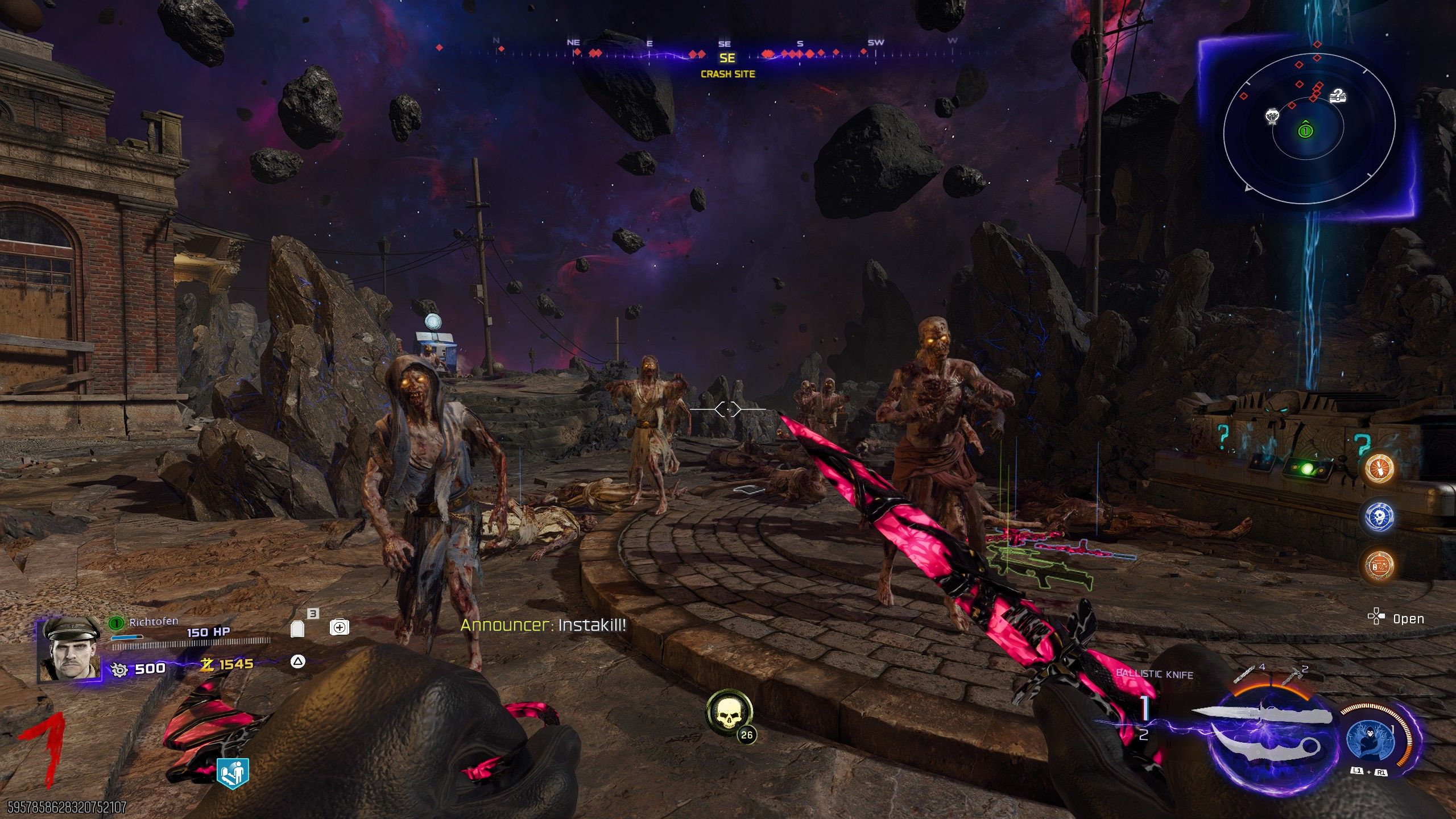Image resolution: width=1456 pixels, height=819 pixels.
Task: Click the Instakill skull power-up icon
Action: click(729, 713)
